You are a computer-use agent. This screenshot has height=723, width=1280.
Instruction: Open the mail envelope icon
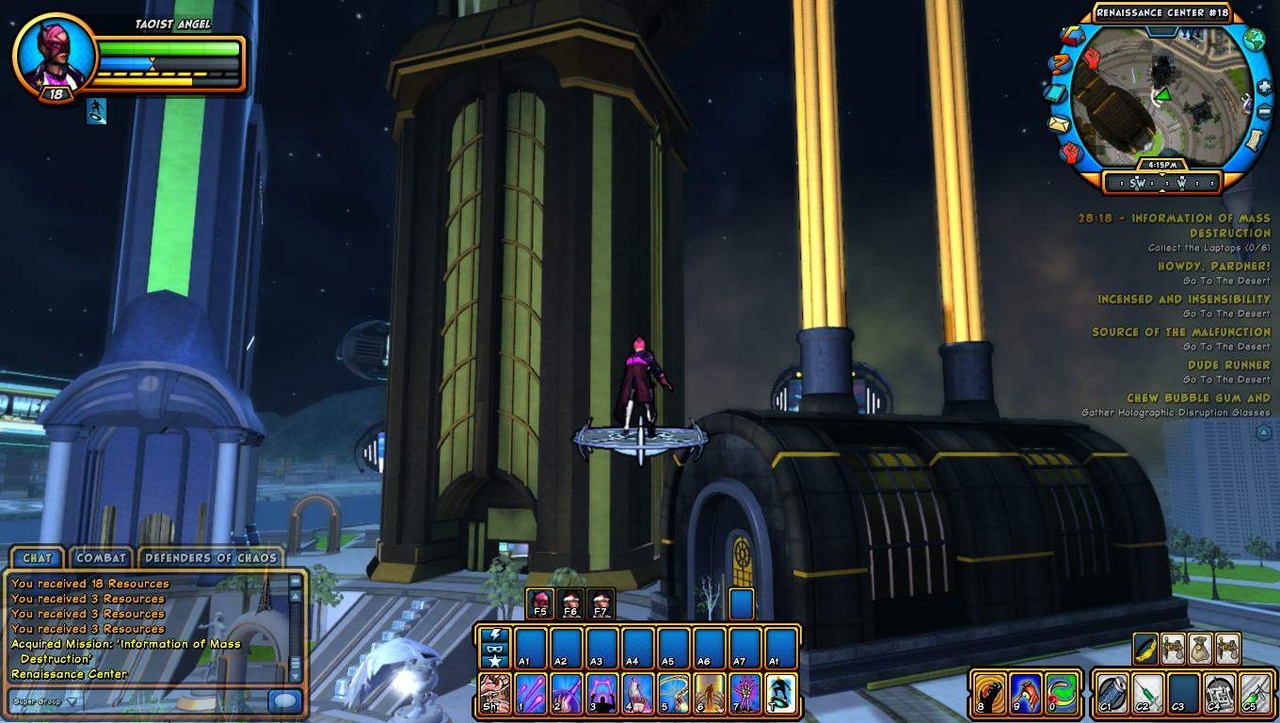click(1059, 124)
